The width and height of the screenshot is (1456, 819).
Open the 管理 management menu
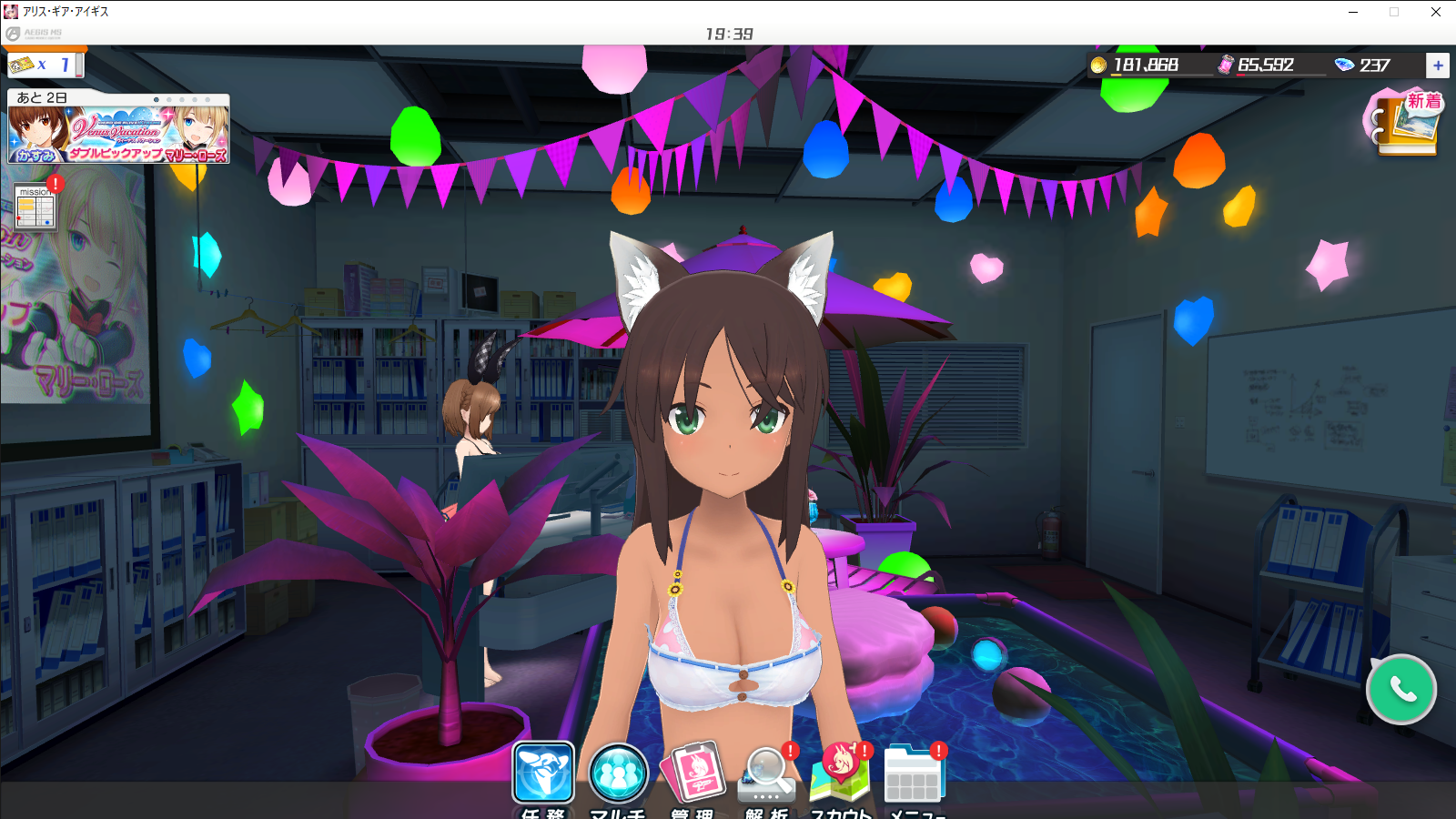693,773
